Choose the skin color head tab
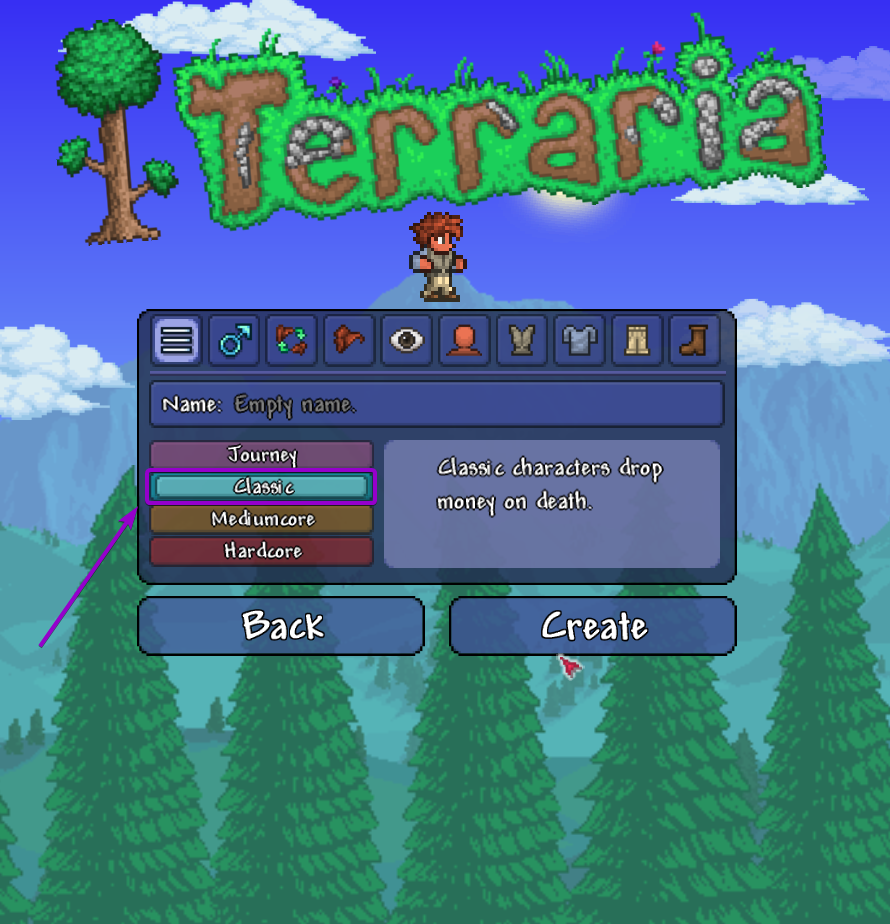 pos(464,341)
